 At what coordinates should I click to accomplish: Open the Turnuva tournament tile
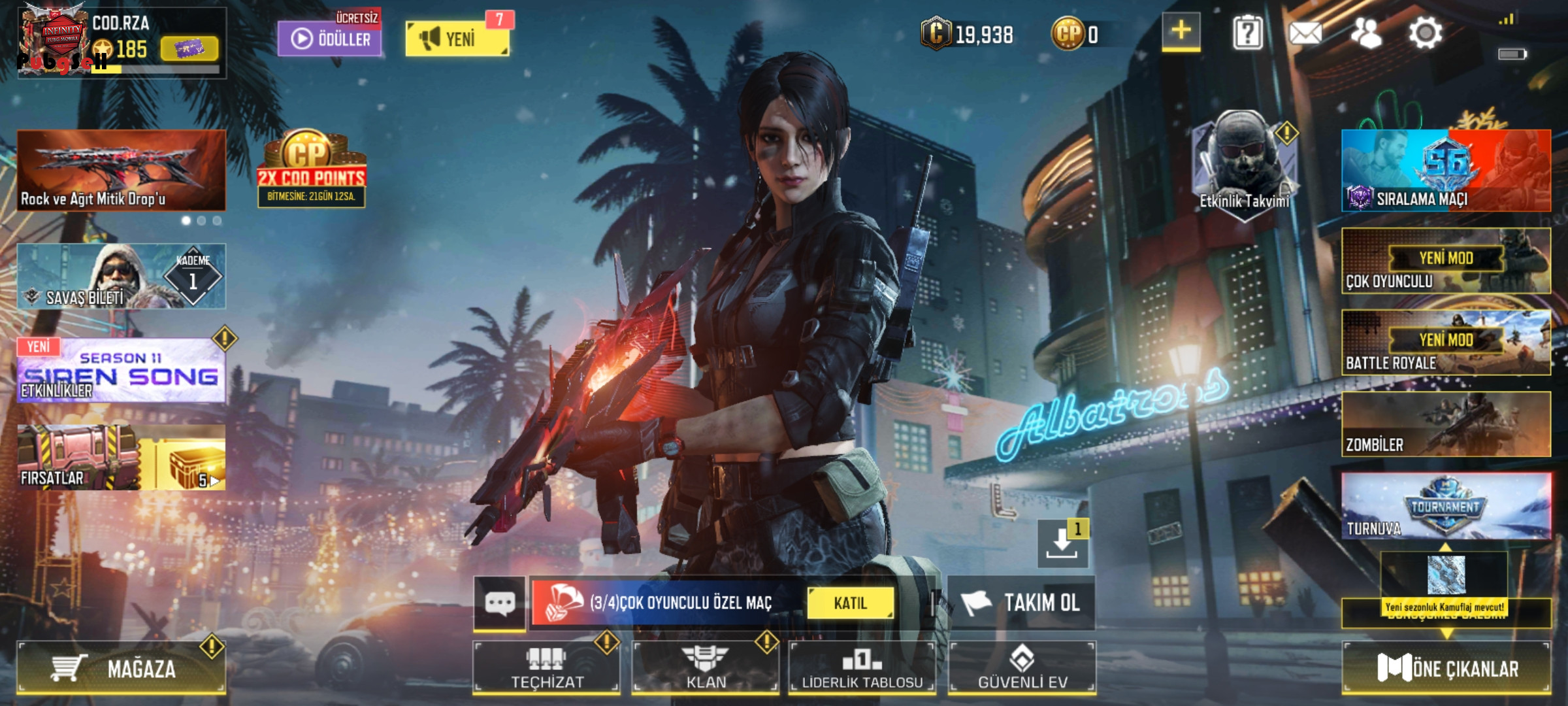tap(1446, 507)
